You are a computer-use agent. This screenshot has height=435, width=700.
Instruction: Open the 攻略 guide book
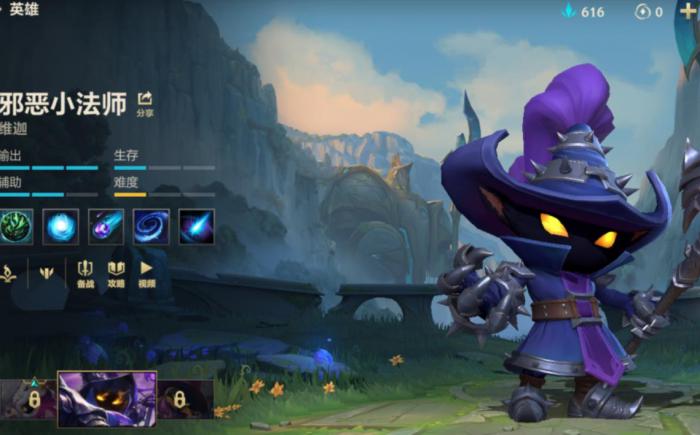pos(116,273)
